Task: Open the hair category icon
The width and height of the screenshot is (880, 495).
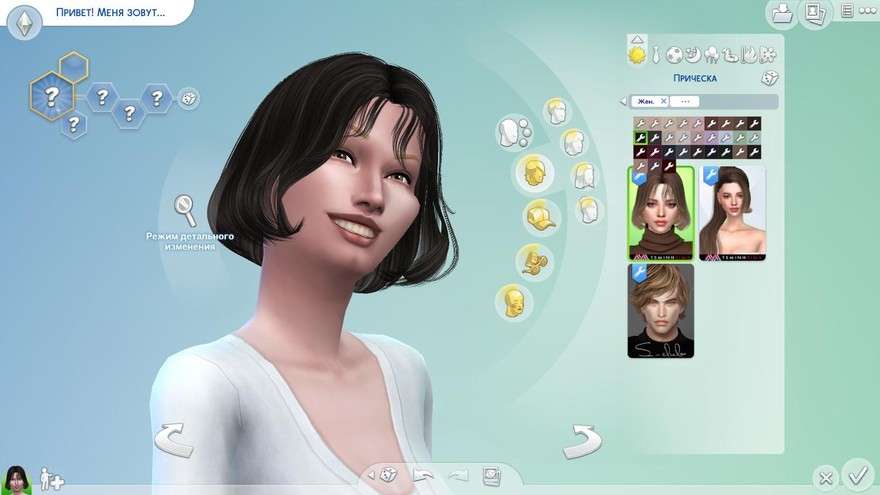Action: tap(534, 172)
